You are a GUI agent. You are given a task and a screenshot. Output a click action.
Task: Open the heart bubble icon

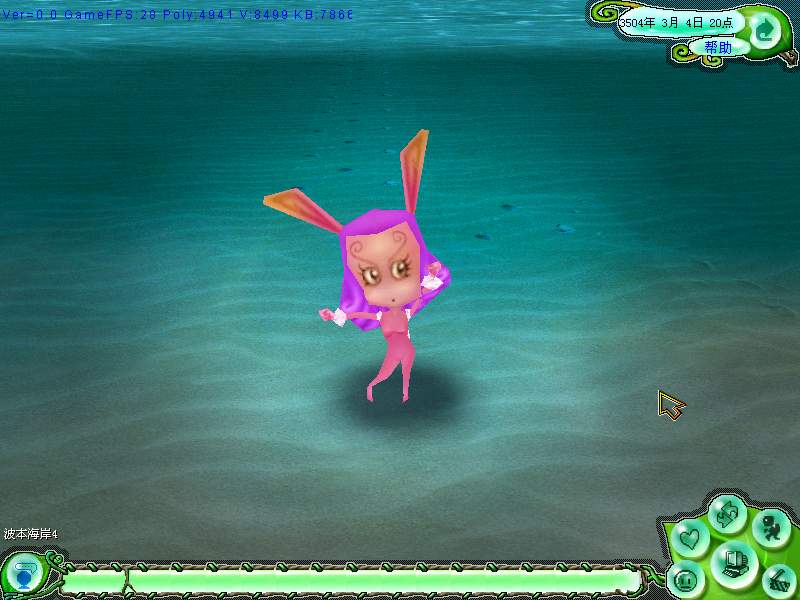(x=689, y=540)
